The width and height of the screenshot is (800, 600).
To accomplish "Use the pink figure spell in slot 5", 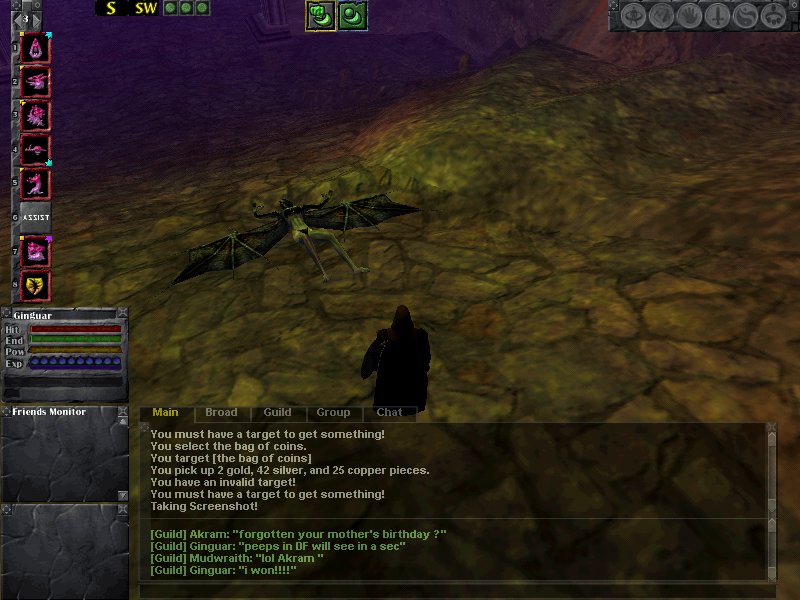I will click(x=36, y=184).
